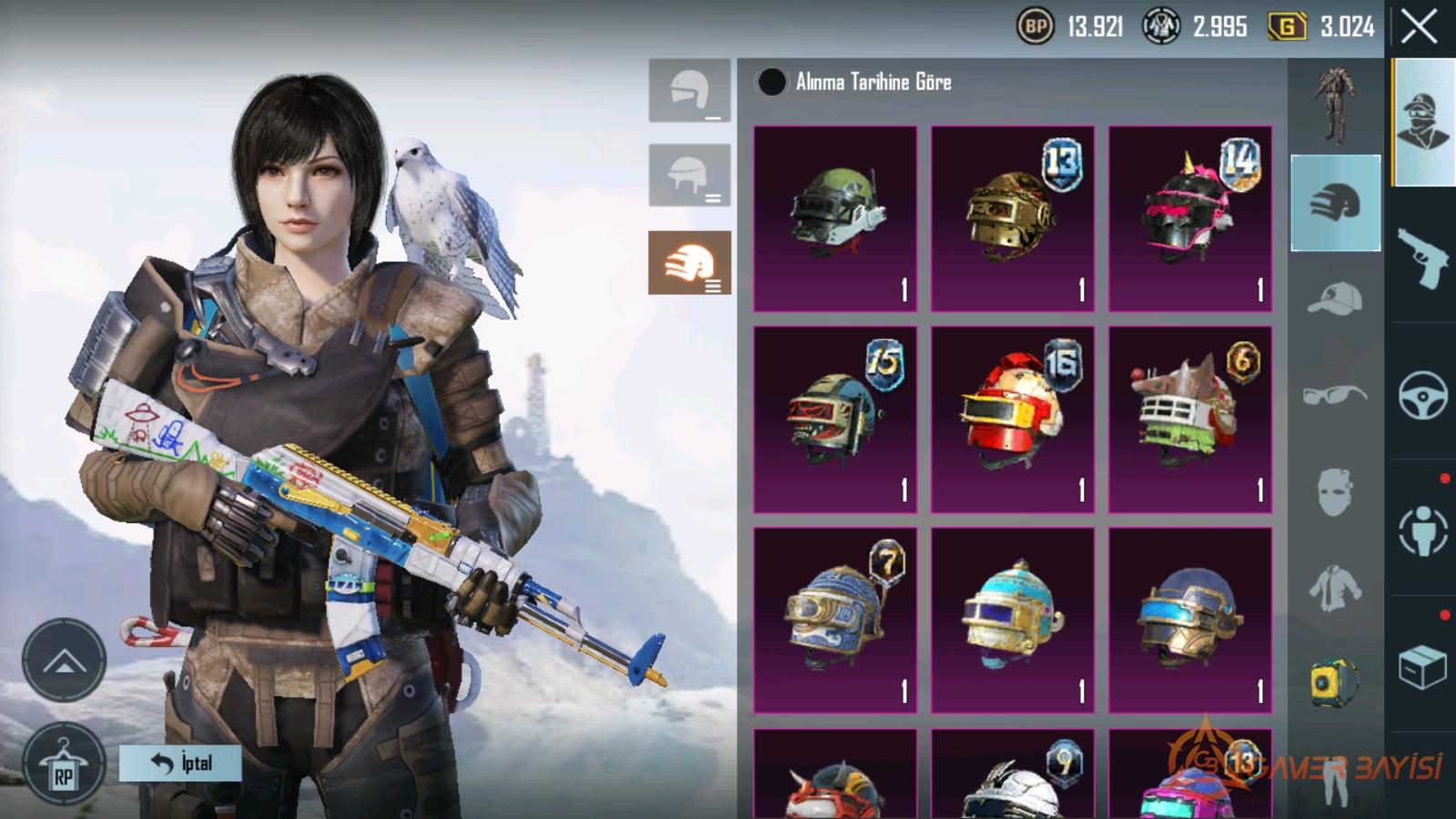
Task: Open the glasses category
Action: tap(1335, 395)
